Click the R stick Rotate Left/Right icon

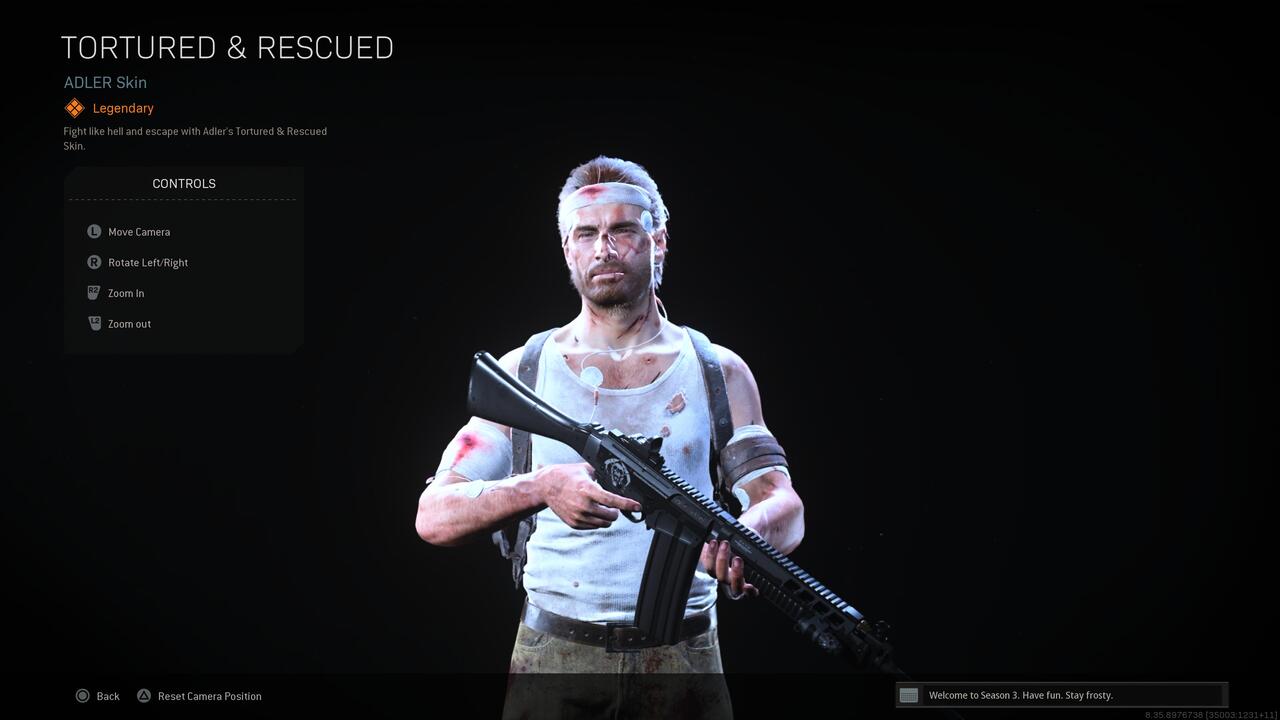tap(93, 262)
